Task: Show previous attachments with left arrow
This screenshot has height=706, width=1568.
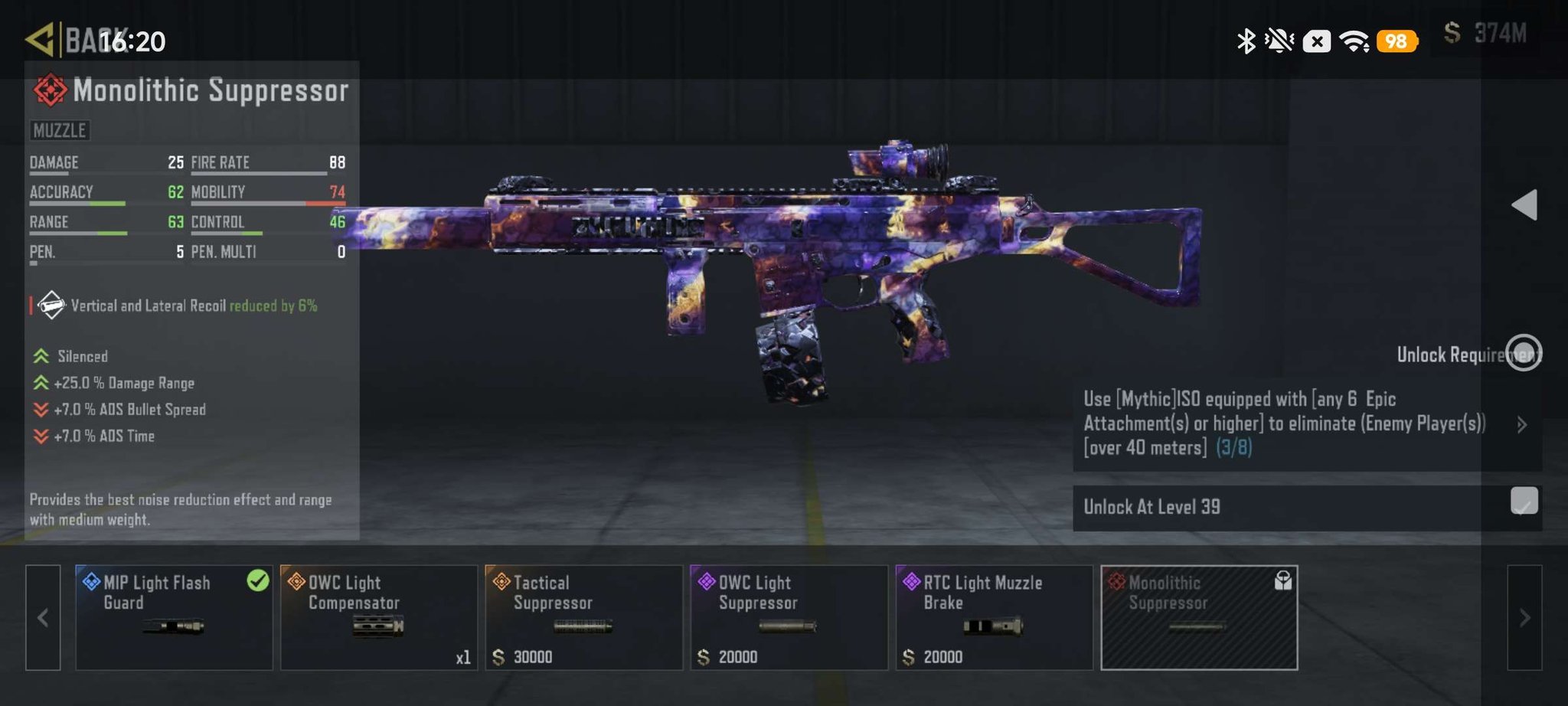Action: coord(43,617)
